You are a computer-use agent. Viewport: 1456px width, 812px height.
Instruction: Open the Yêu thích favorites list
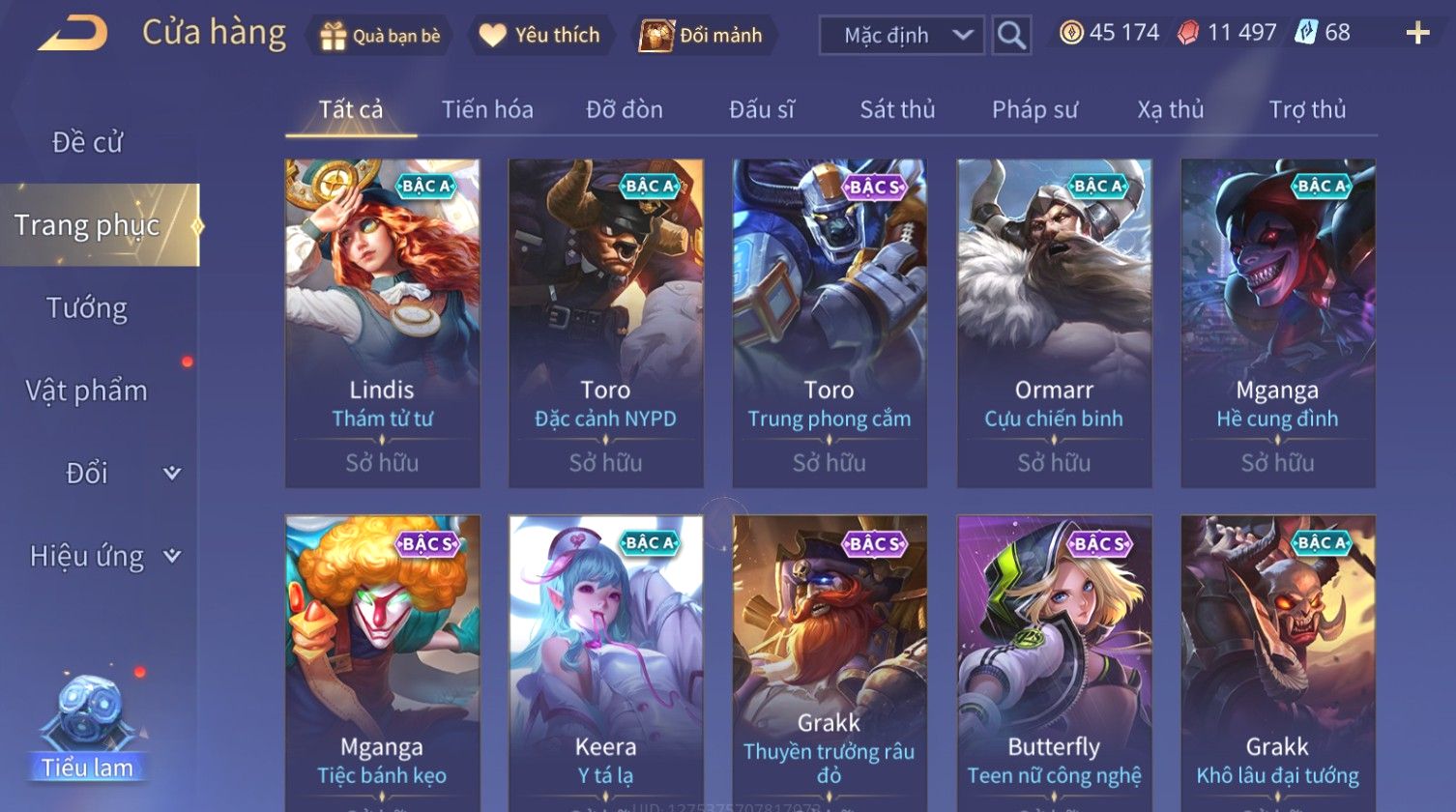[540, 36]
